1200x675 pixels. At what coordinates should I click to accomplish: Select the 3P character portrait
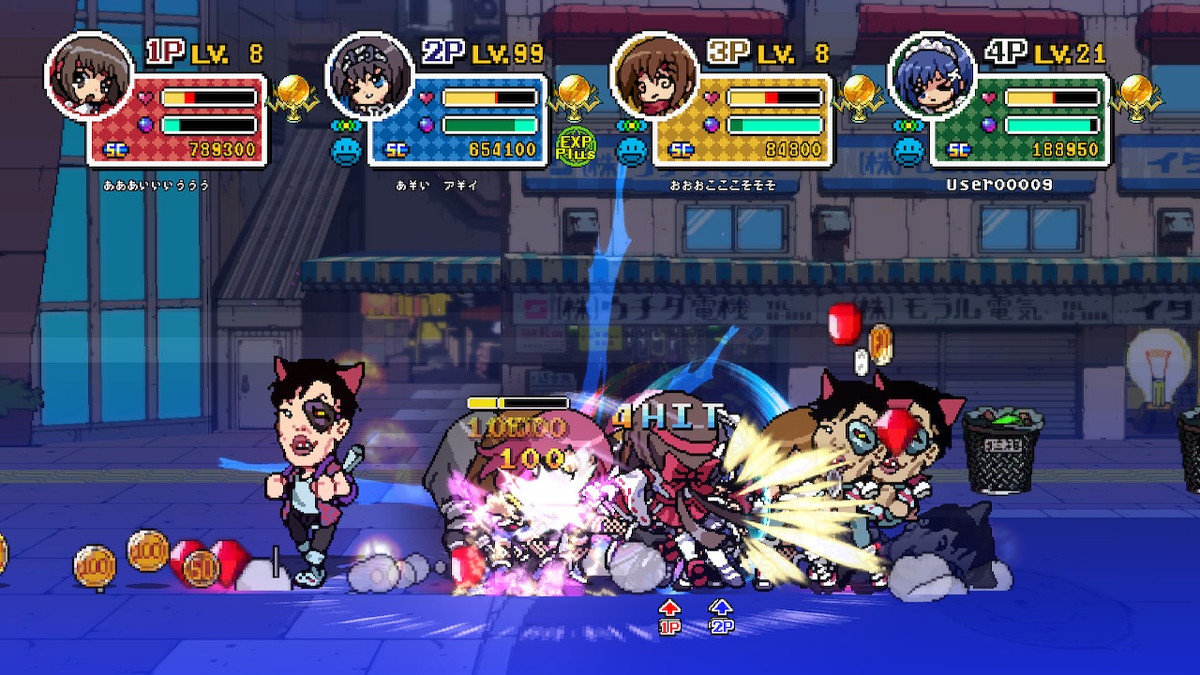pyautogui.click(x=655, y=76)
